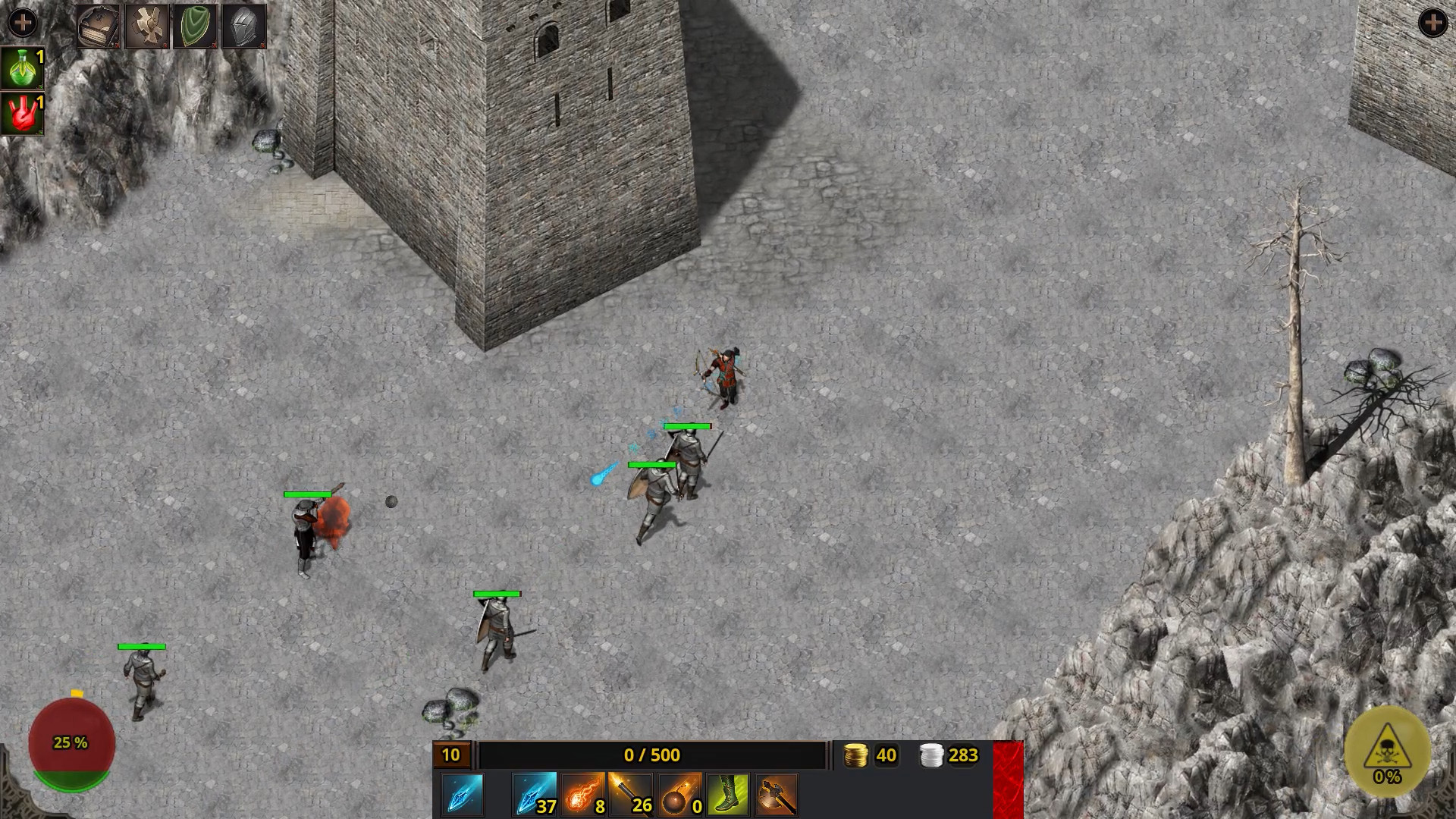
Task: Cast the Fireball spell from the skill bar
Action: coord(584,793)
